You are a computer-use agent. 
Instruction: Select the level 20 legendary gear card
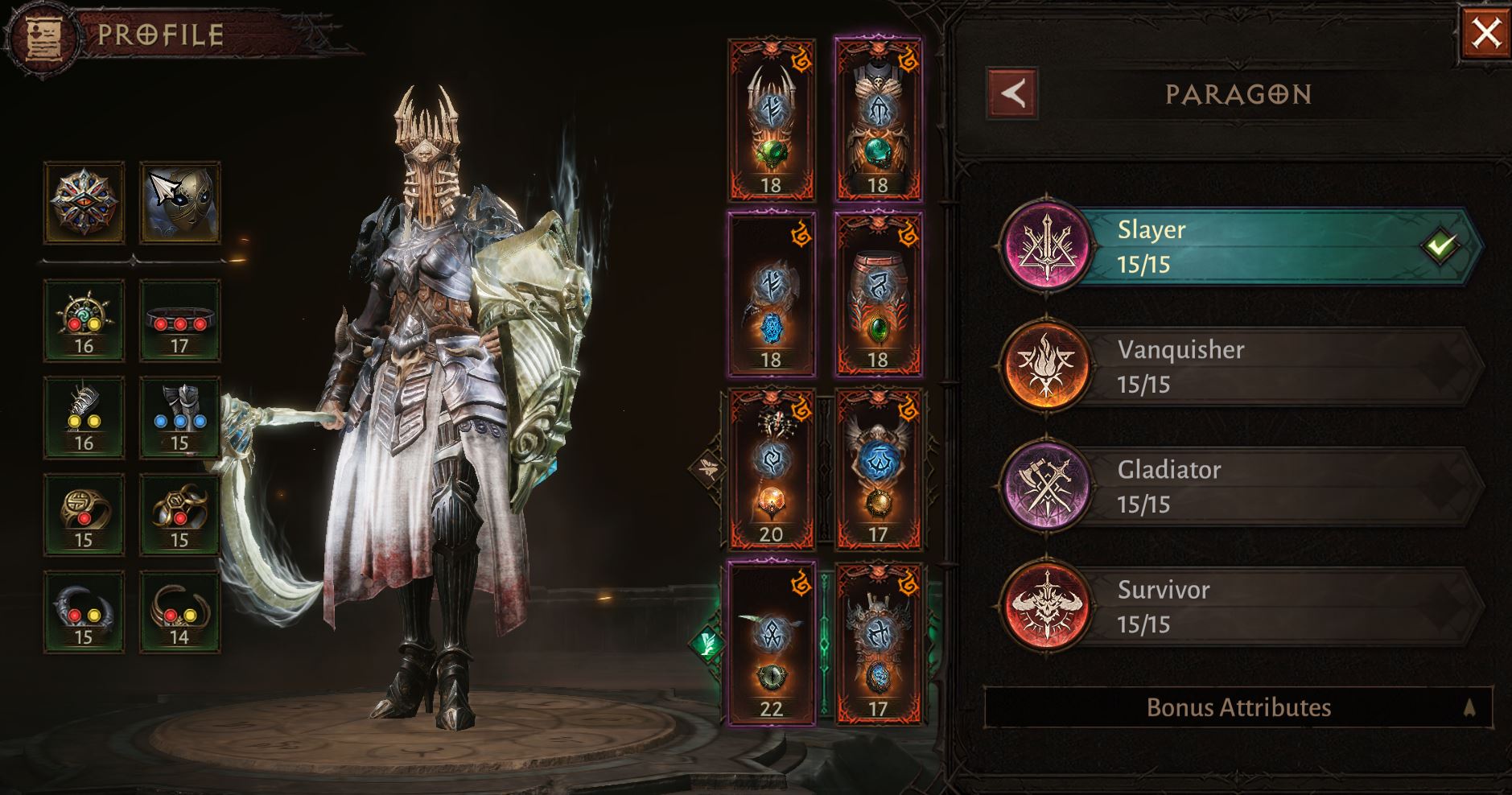point(771,468)
